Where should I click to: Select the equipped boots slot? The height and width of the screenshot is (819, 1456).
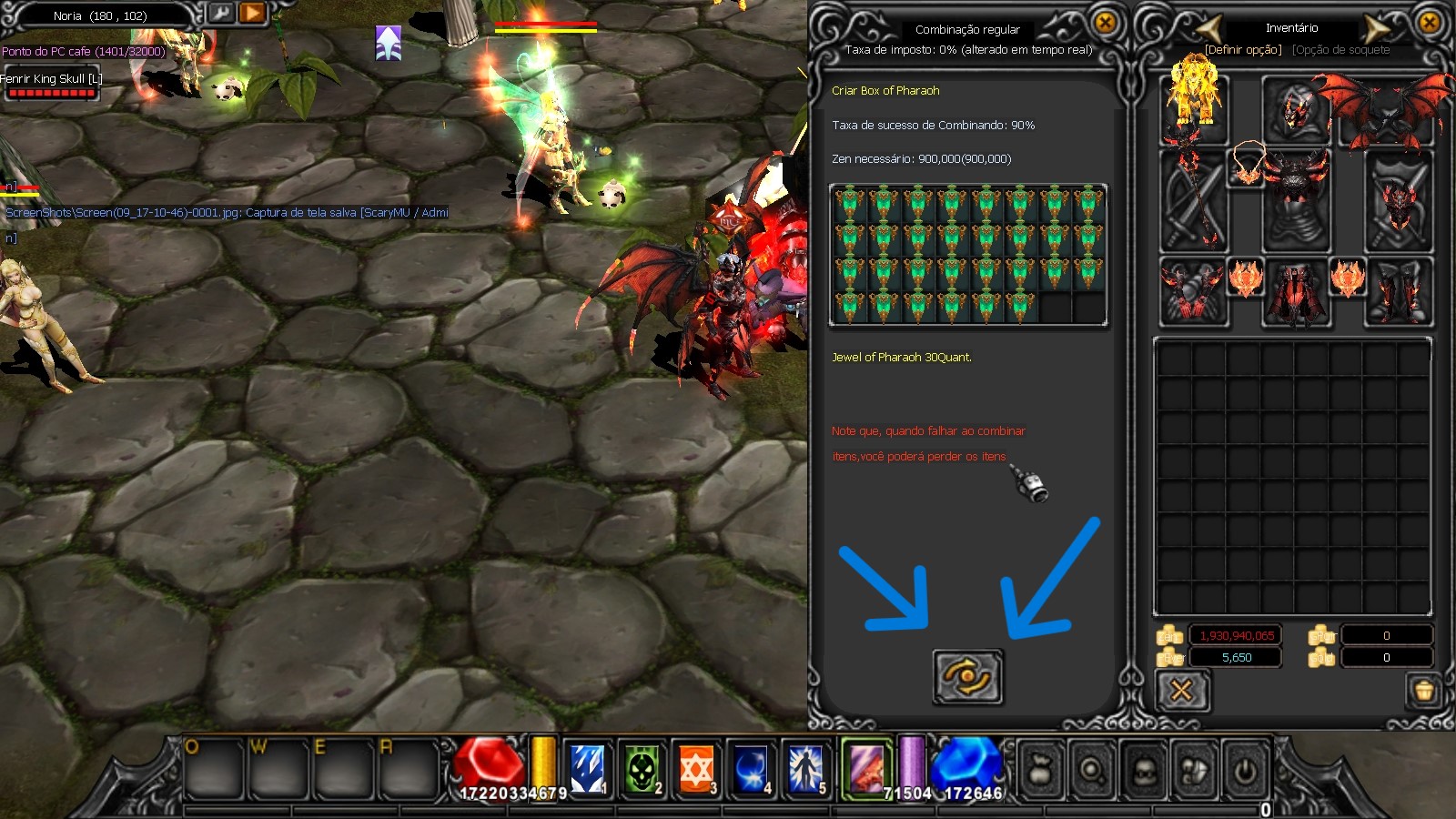(x=1398, y=291)
